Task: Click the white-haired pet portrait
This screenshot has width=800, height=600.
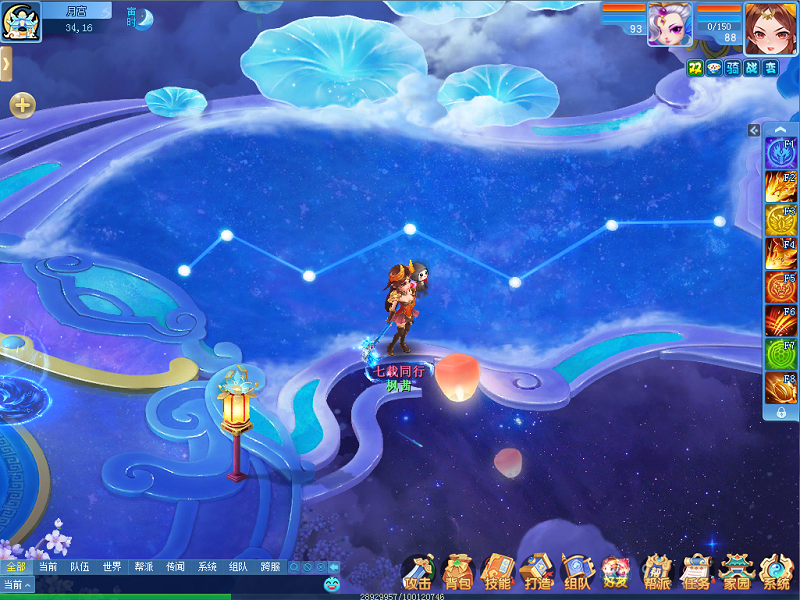Action: [x=668, y=24]
